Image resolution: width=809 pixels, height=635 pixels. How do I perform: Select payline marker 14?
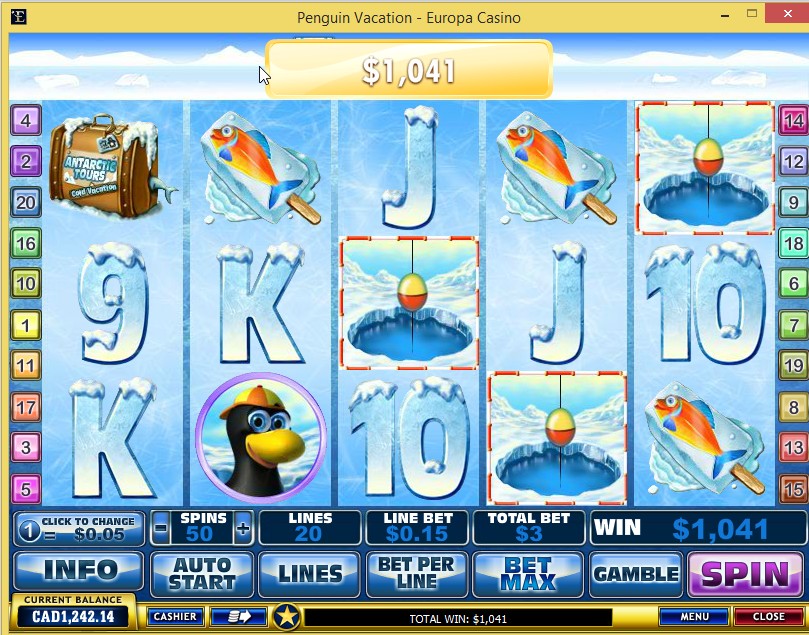[793, 122]
